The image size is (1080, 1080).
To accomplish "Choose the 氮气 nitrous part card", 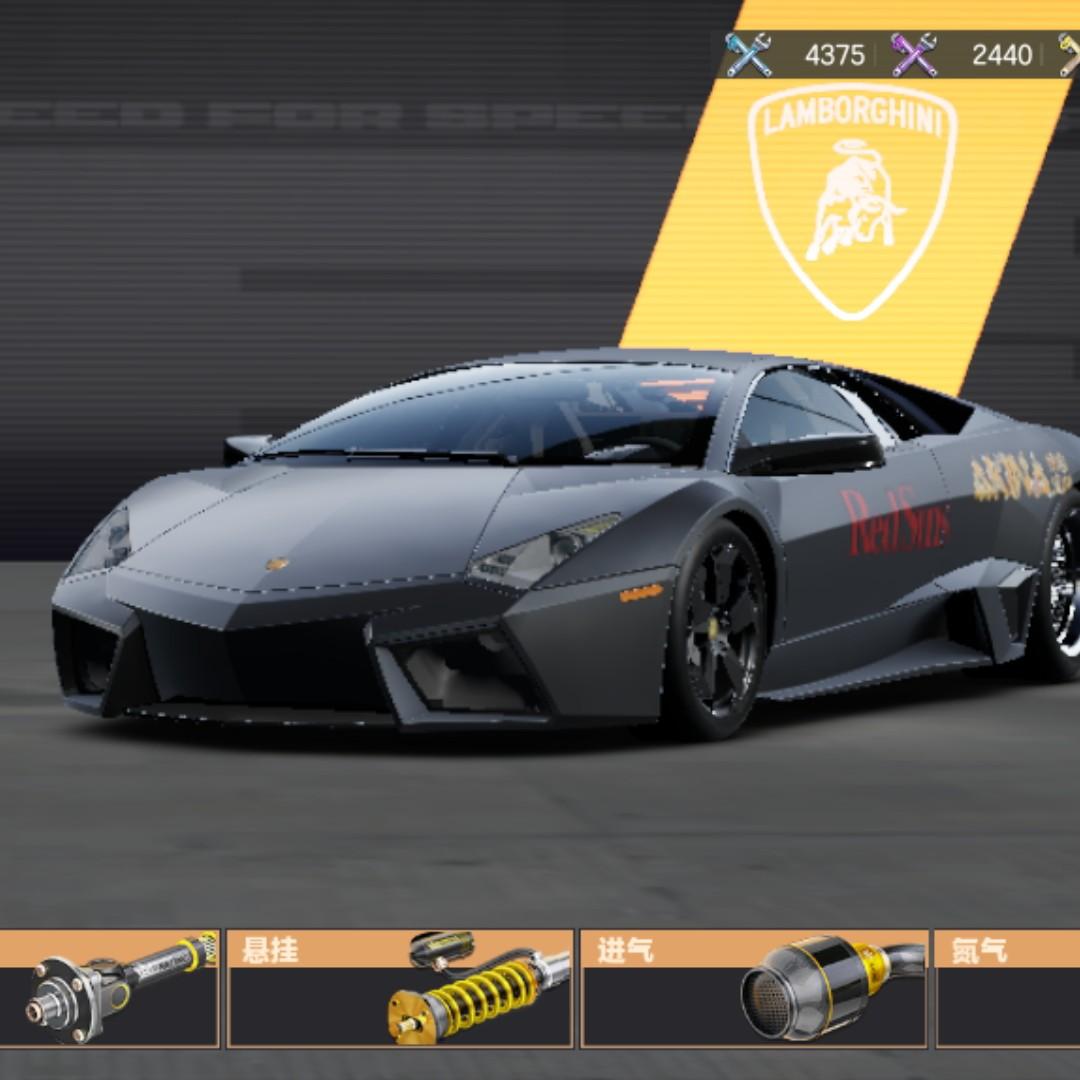I will point(1008,988).
